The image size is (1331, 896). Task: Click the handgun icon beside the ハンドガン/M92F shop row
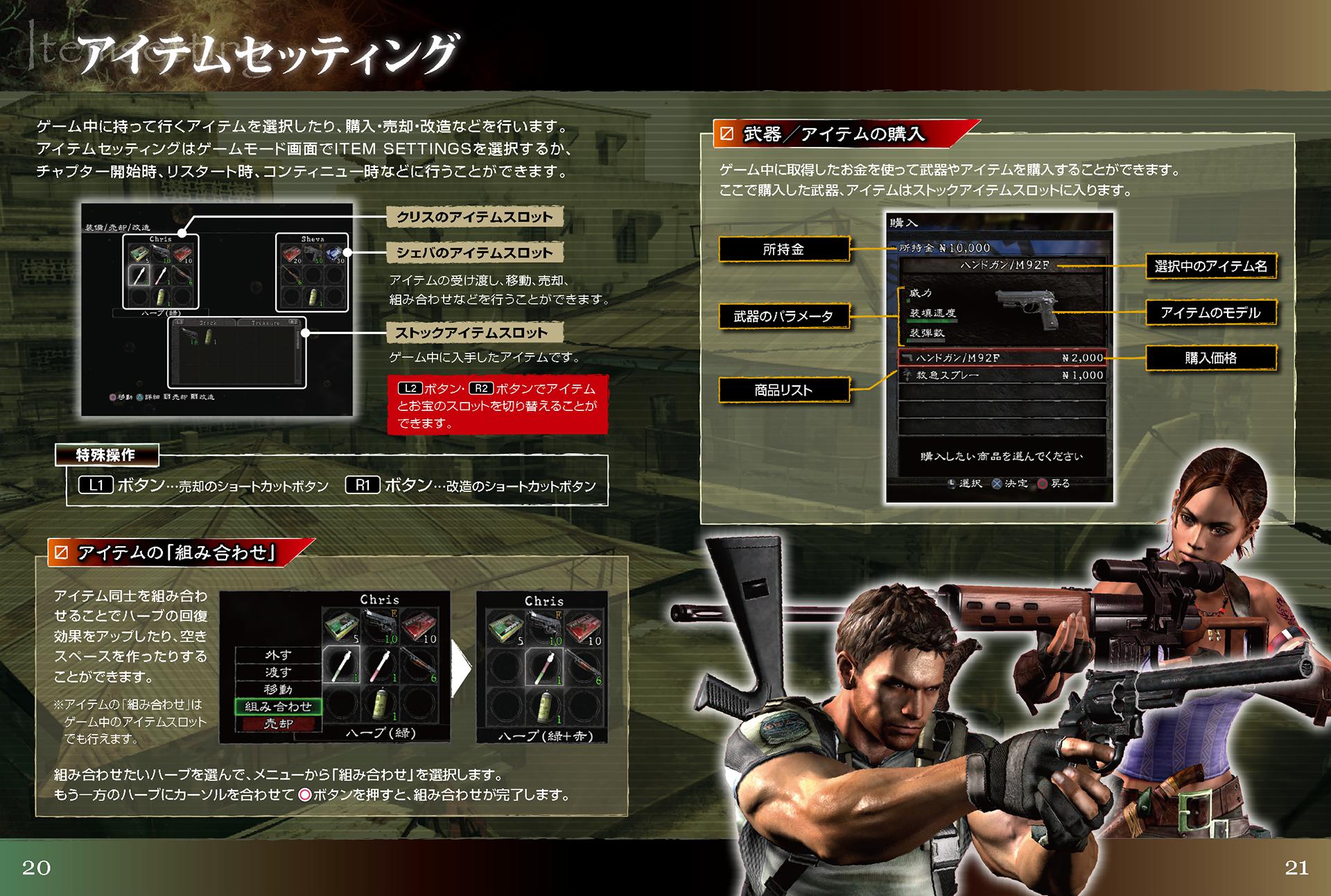(x=907, y=358)
